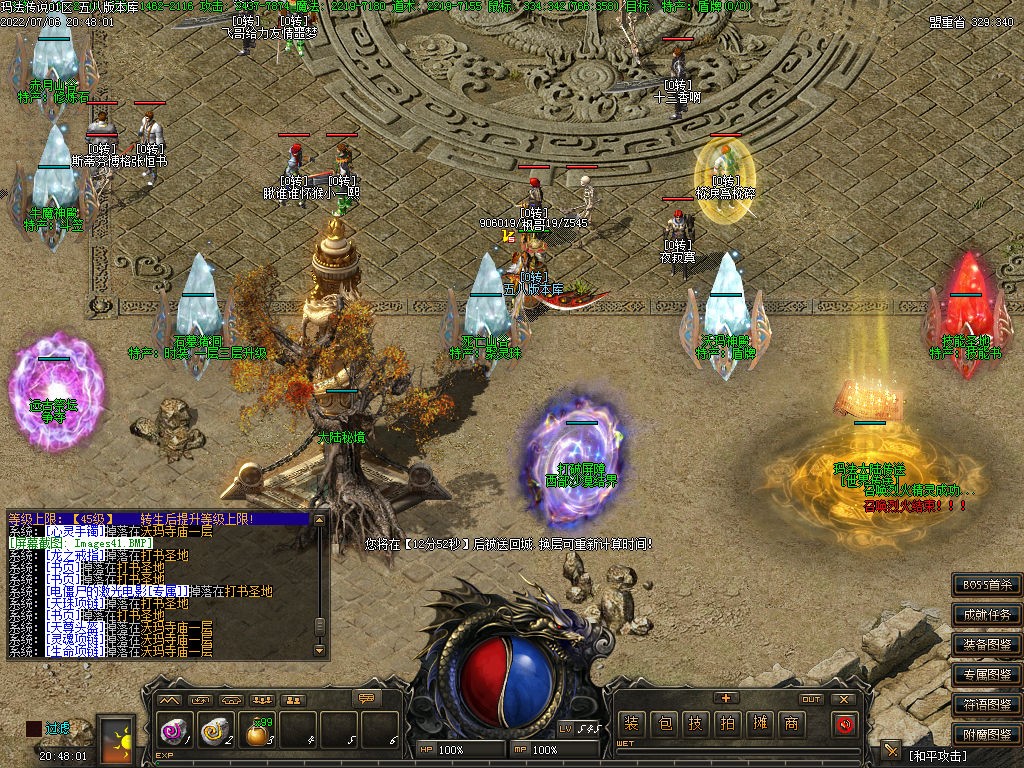Open the 摊 stall button

(x=759, y=723)
